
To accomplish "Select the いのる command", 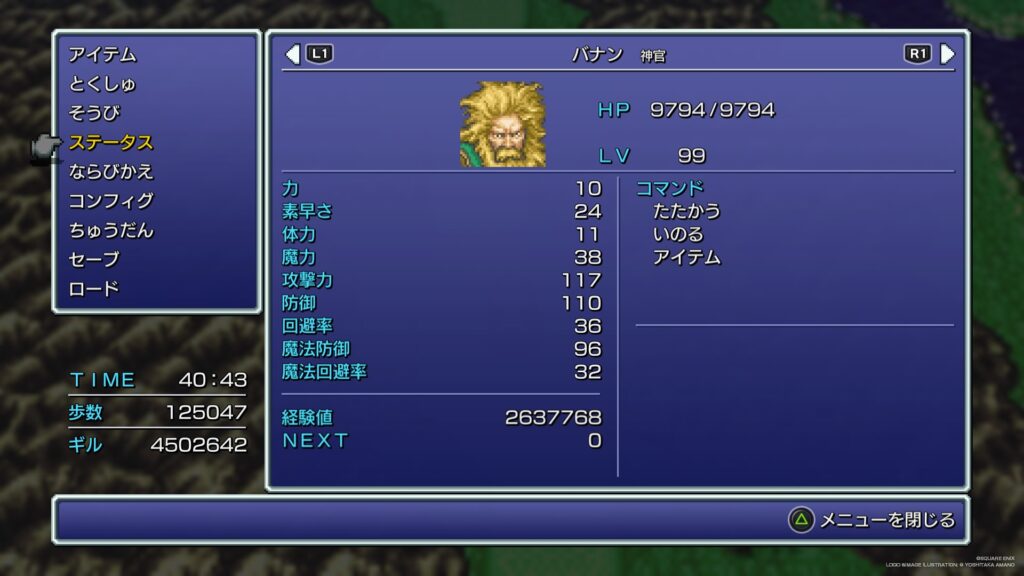I will point(678,234).
